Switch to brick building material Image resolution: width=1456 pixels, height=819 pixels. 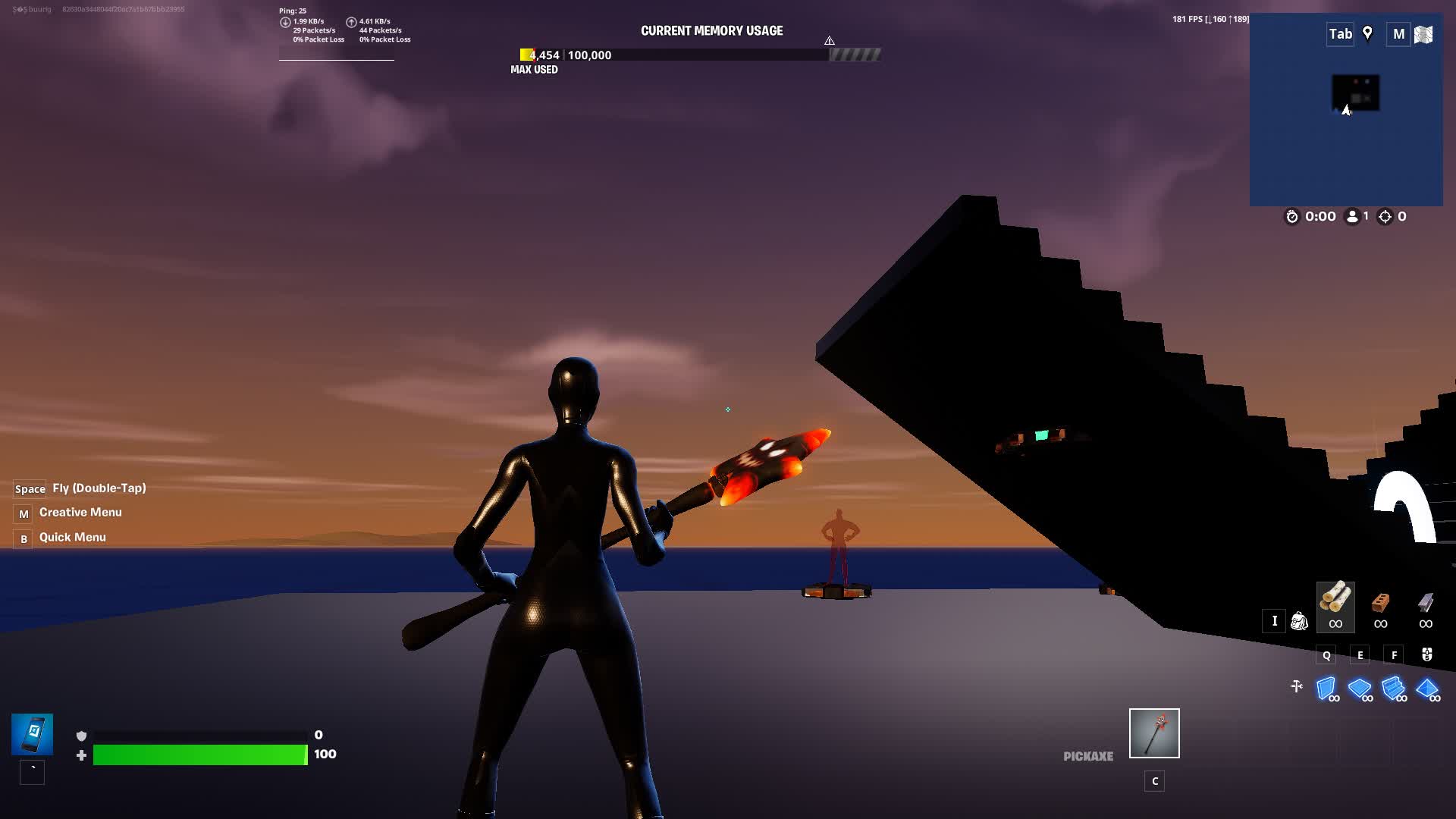[x=1380, y=604]
